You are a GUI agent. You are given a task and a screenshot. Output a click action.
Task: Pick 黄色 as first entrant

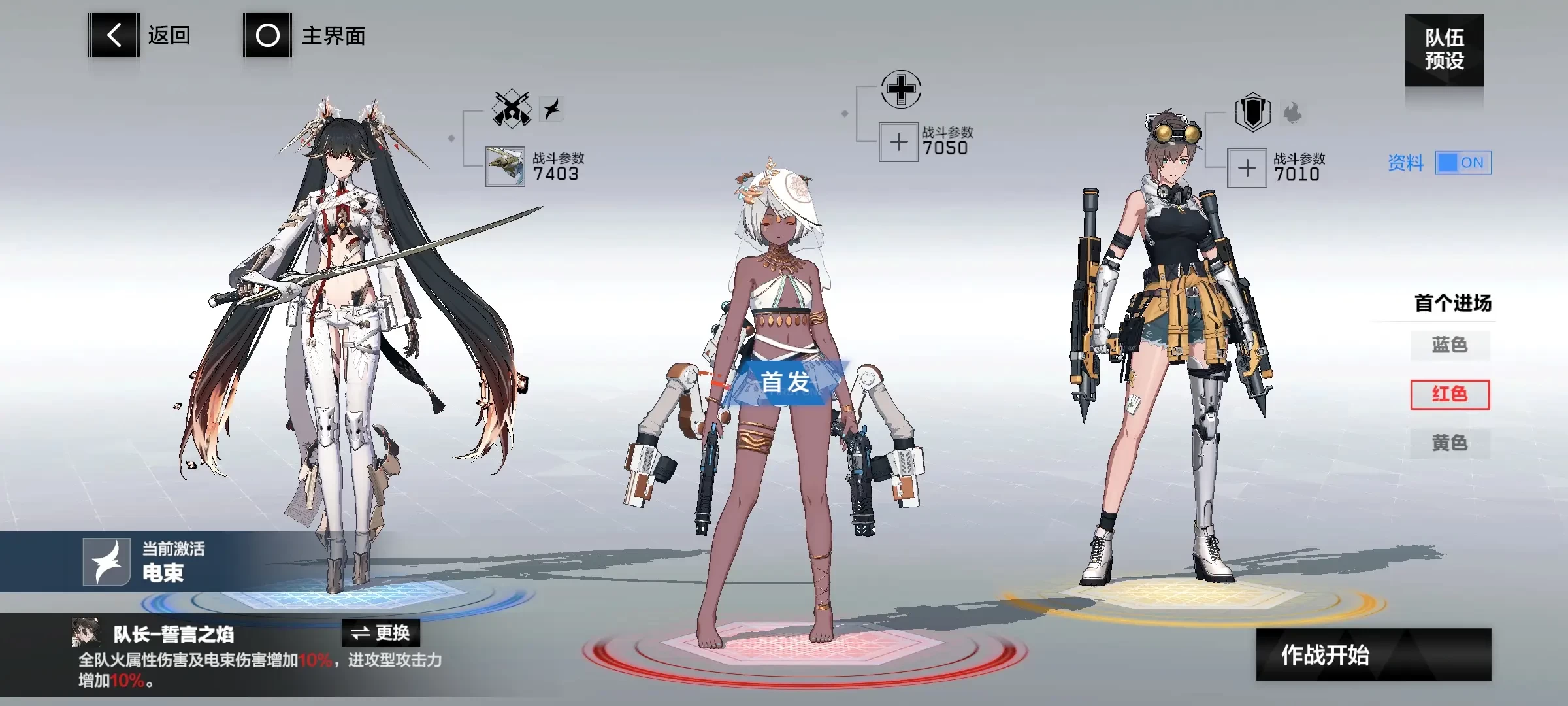pyautogui.click(x=1450, y=443)
